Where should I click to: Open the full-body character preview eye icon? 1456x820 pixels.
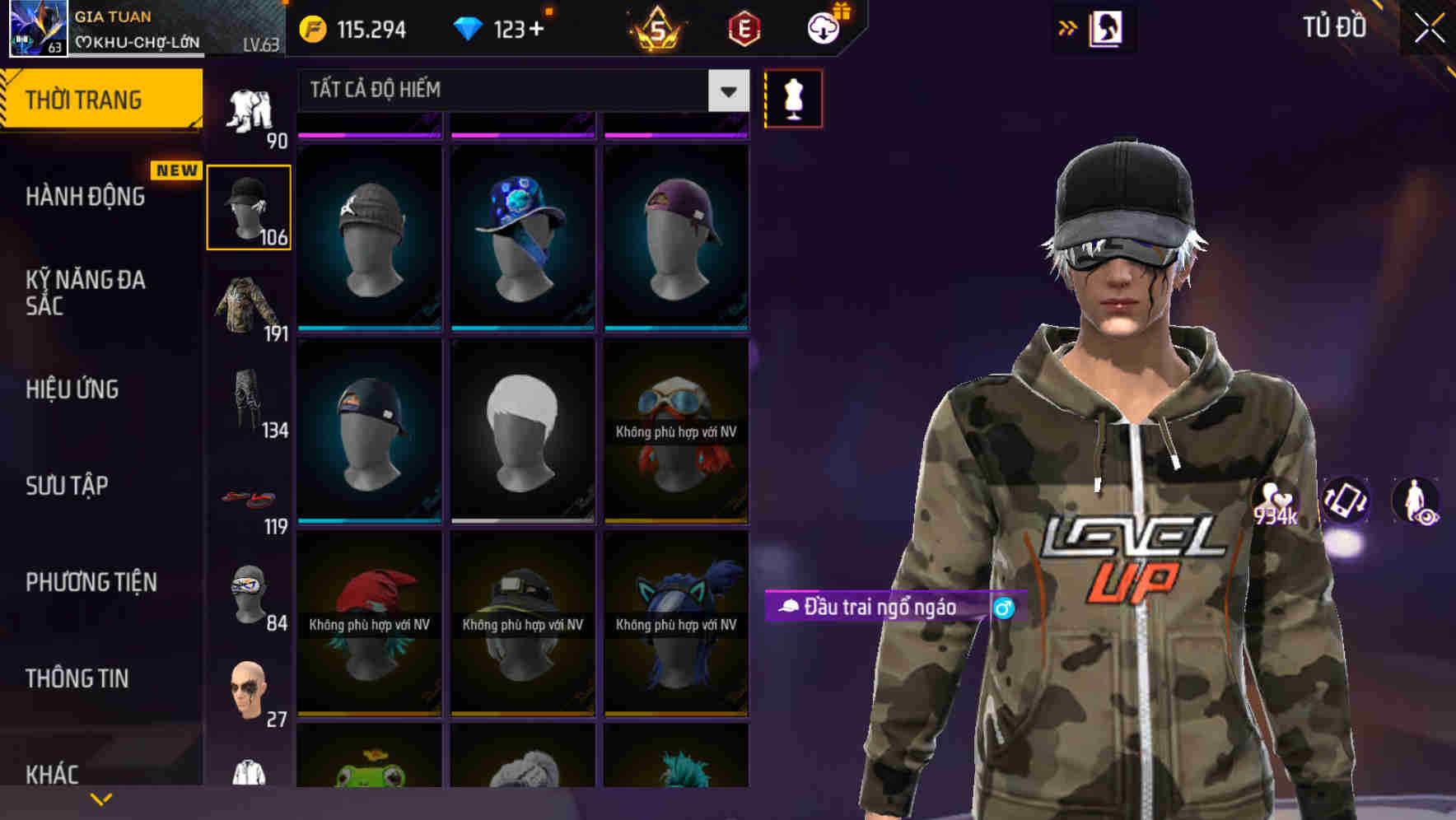tap(1414, 502)
